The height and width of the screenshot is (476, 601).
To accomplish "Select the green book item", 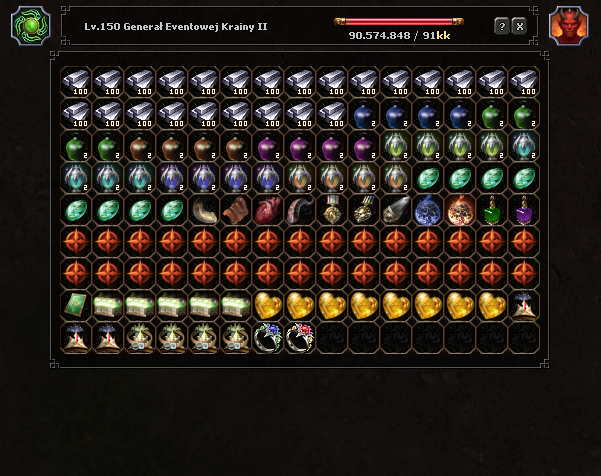I will [75, 305].
